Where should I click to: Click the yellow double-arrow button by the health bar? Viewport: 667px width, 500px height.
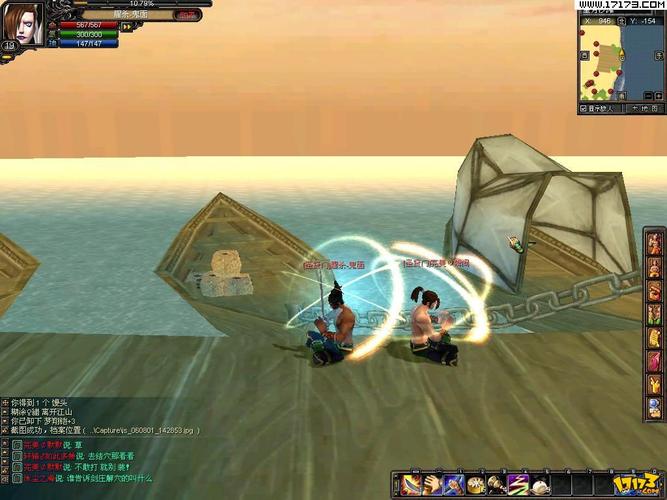click(128, 27)
